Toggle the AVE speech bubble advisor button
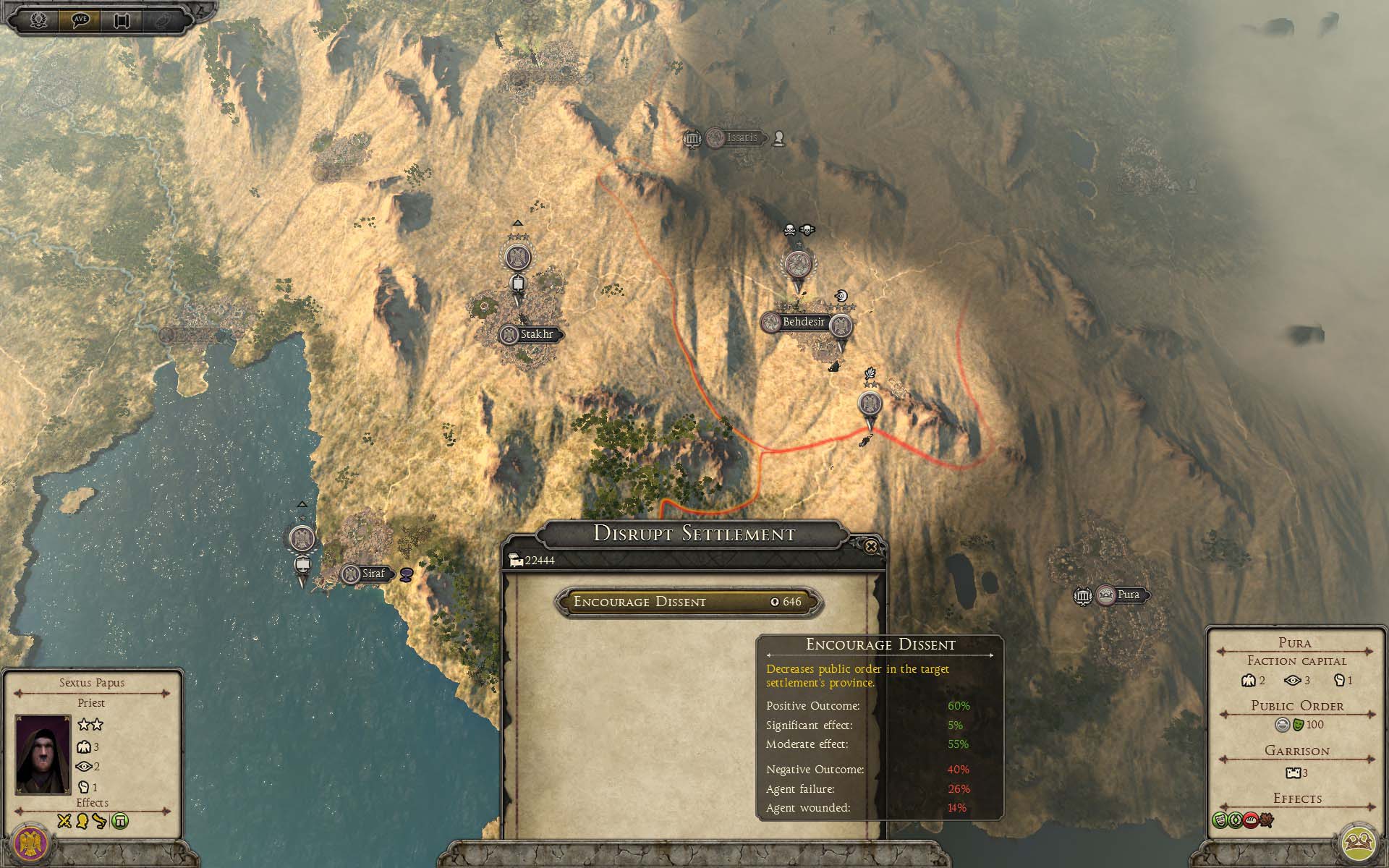 80,20
